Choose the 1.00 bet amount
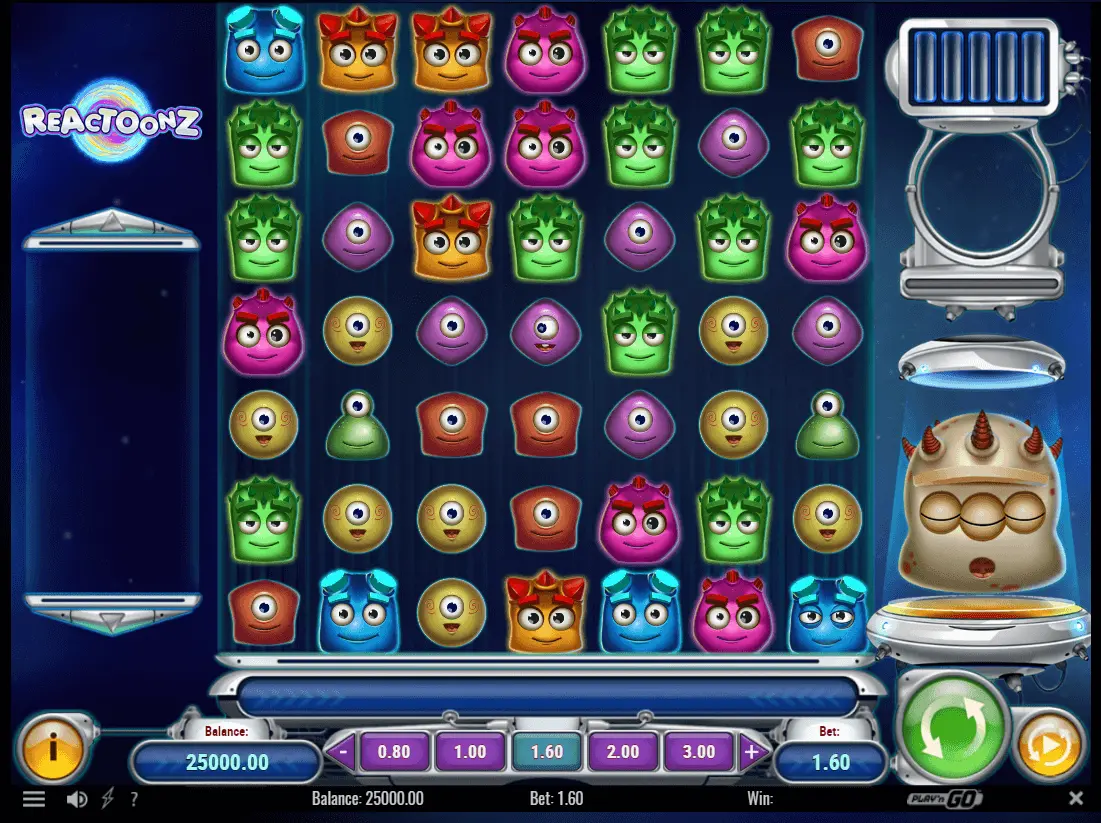The width and height of the screenshot is (1101, 823). (x=469, y=752)
